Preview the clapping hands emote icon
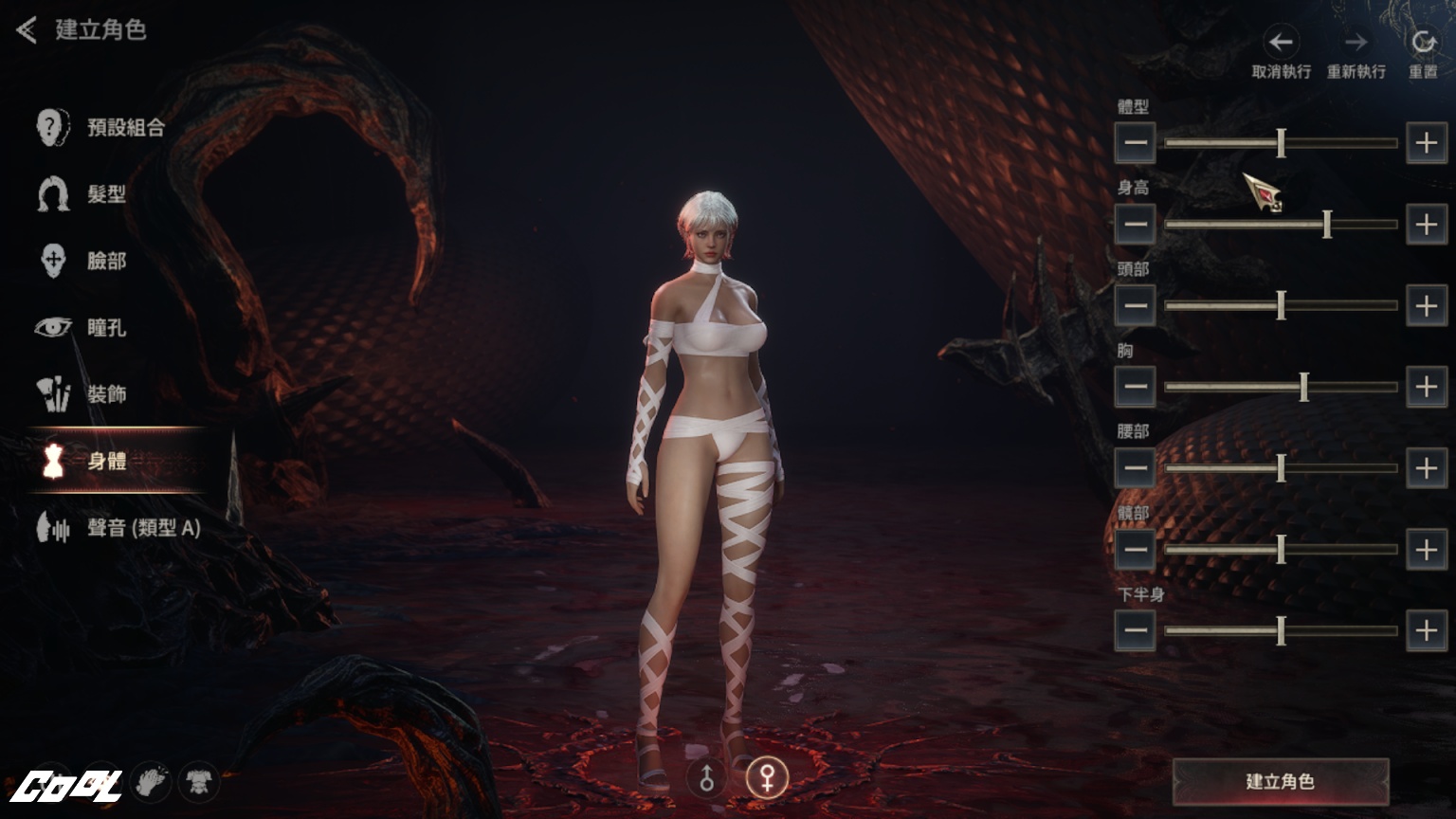The image size is (1456, 819). [x=151, y=782]
